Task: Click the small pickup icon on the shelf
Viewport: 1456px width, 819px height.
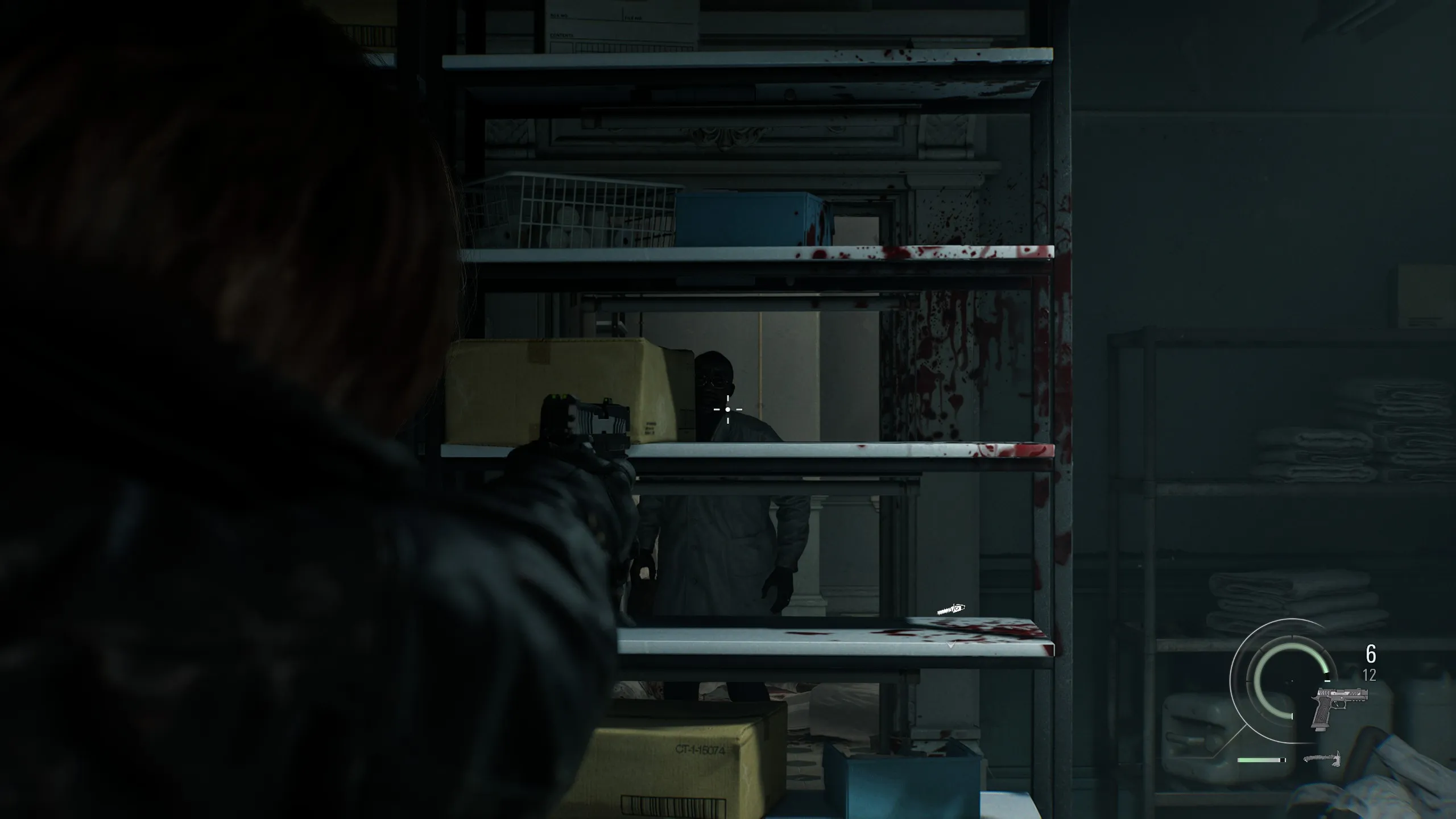Action: point(950,608)
